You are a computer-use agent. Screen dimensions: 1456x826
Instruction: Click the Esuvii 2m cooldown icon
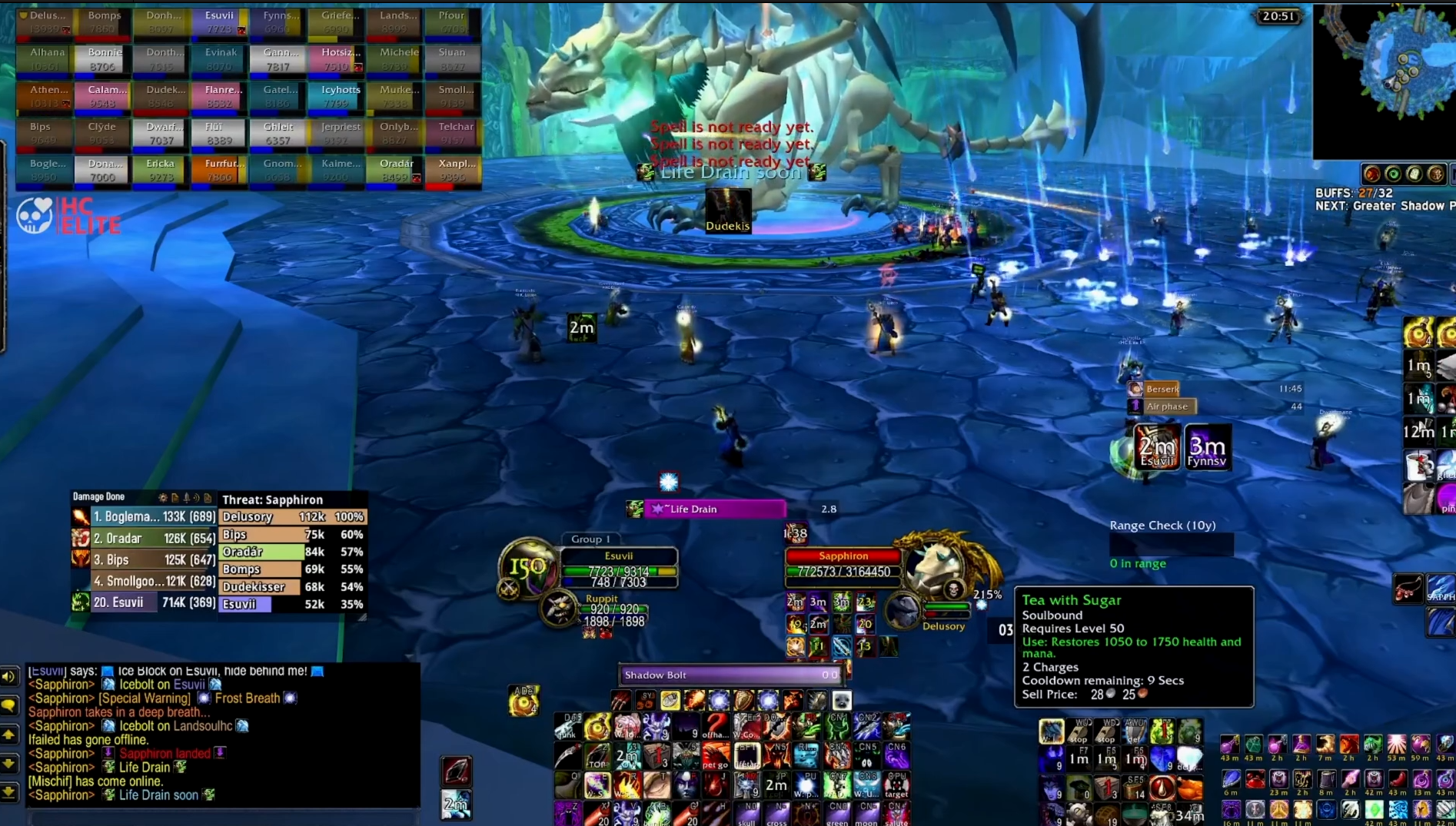tap(1157, 448)
